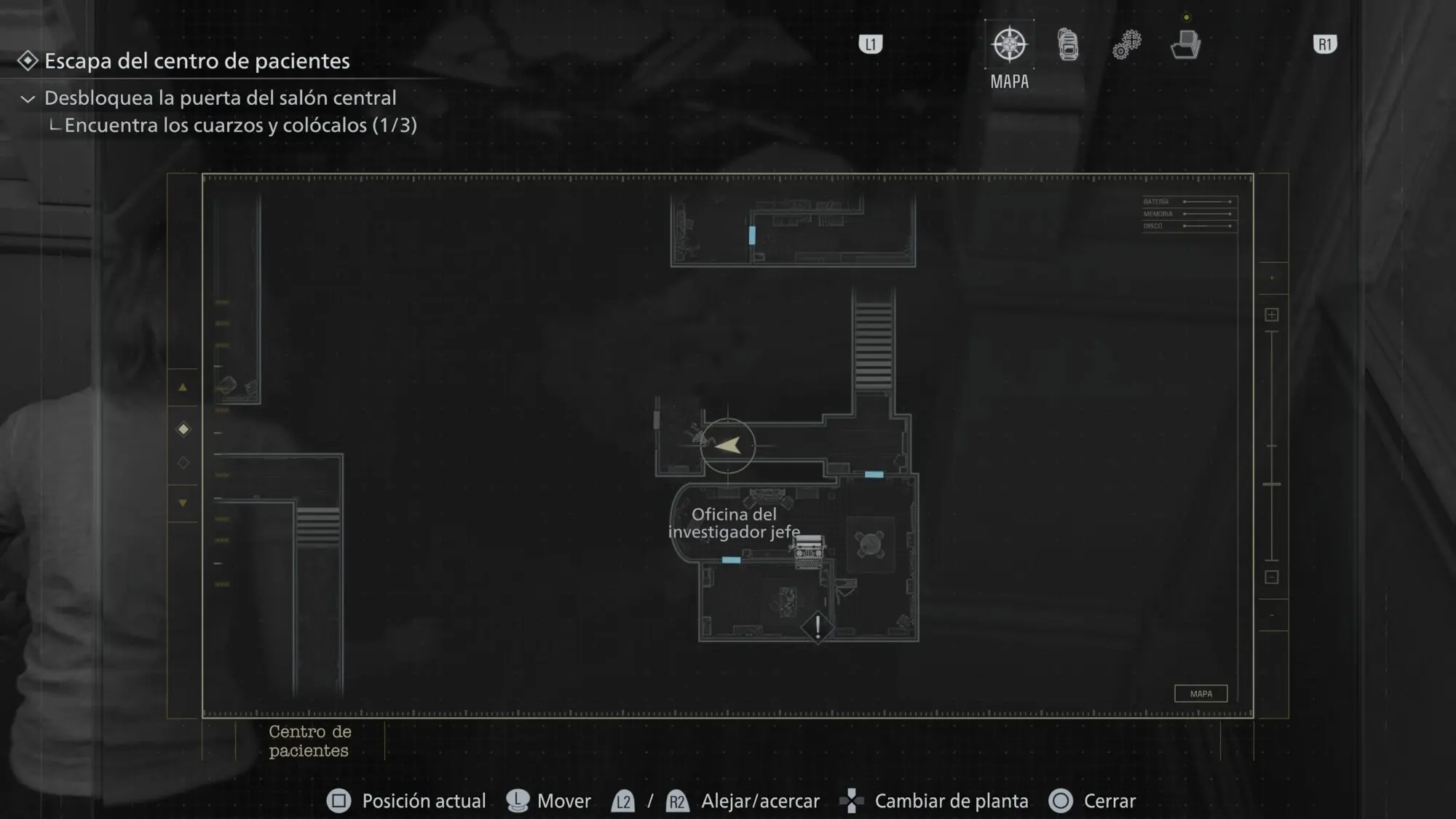Click the floor-down triangle arrow
This screenshot has height=819, width=1456.
click(x=183, y=502)
